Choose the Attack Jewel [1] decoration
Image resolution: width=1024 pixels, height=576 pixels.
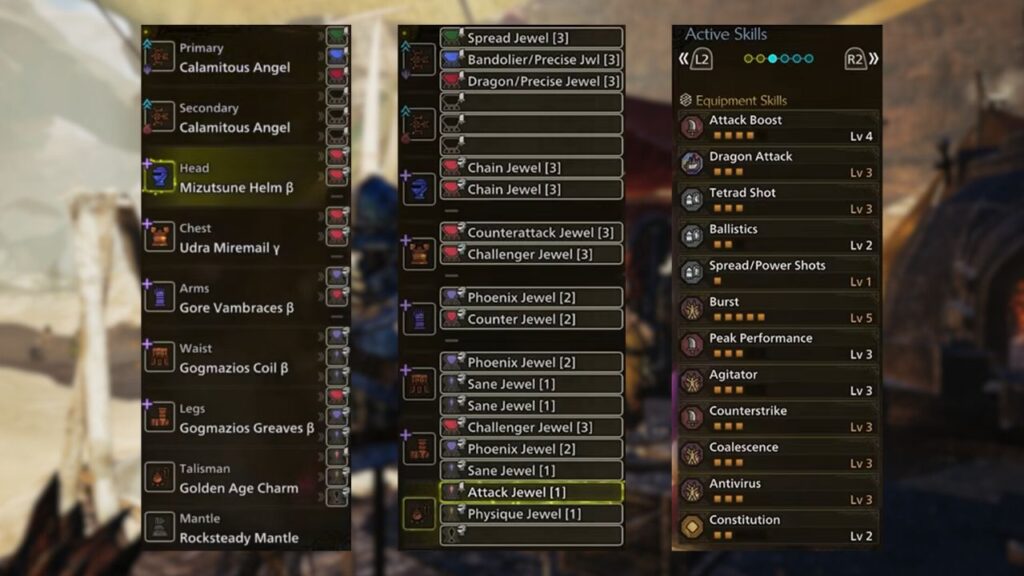pyautogui.click(x=531, y=492)
